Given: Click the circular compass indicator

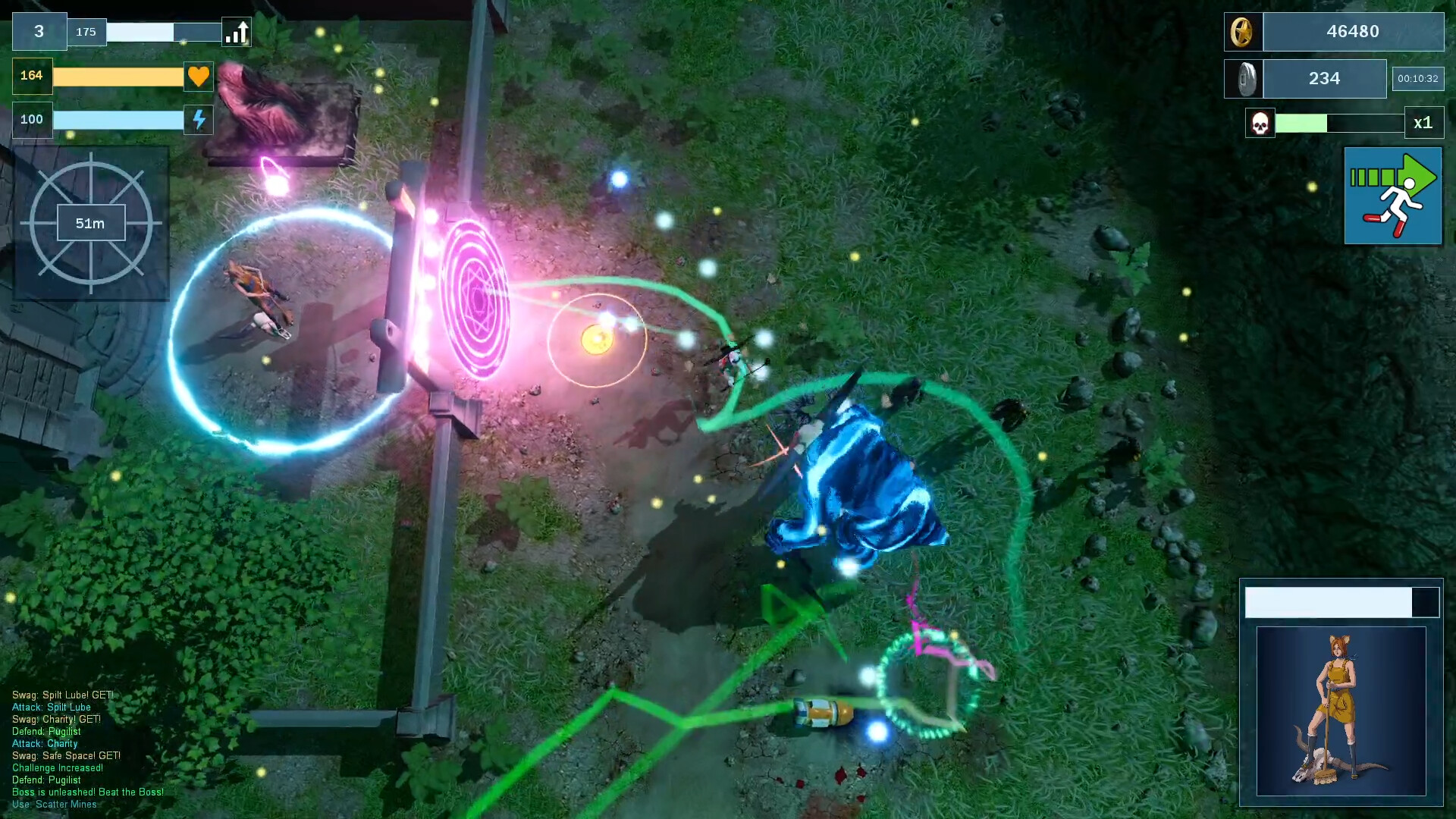Looking at the screenshot, I should pyautogui.click(x=93, y=222).
